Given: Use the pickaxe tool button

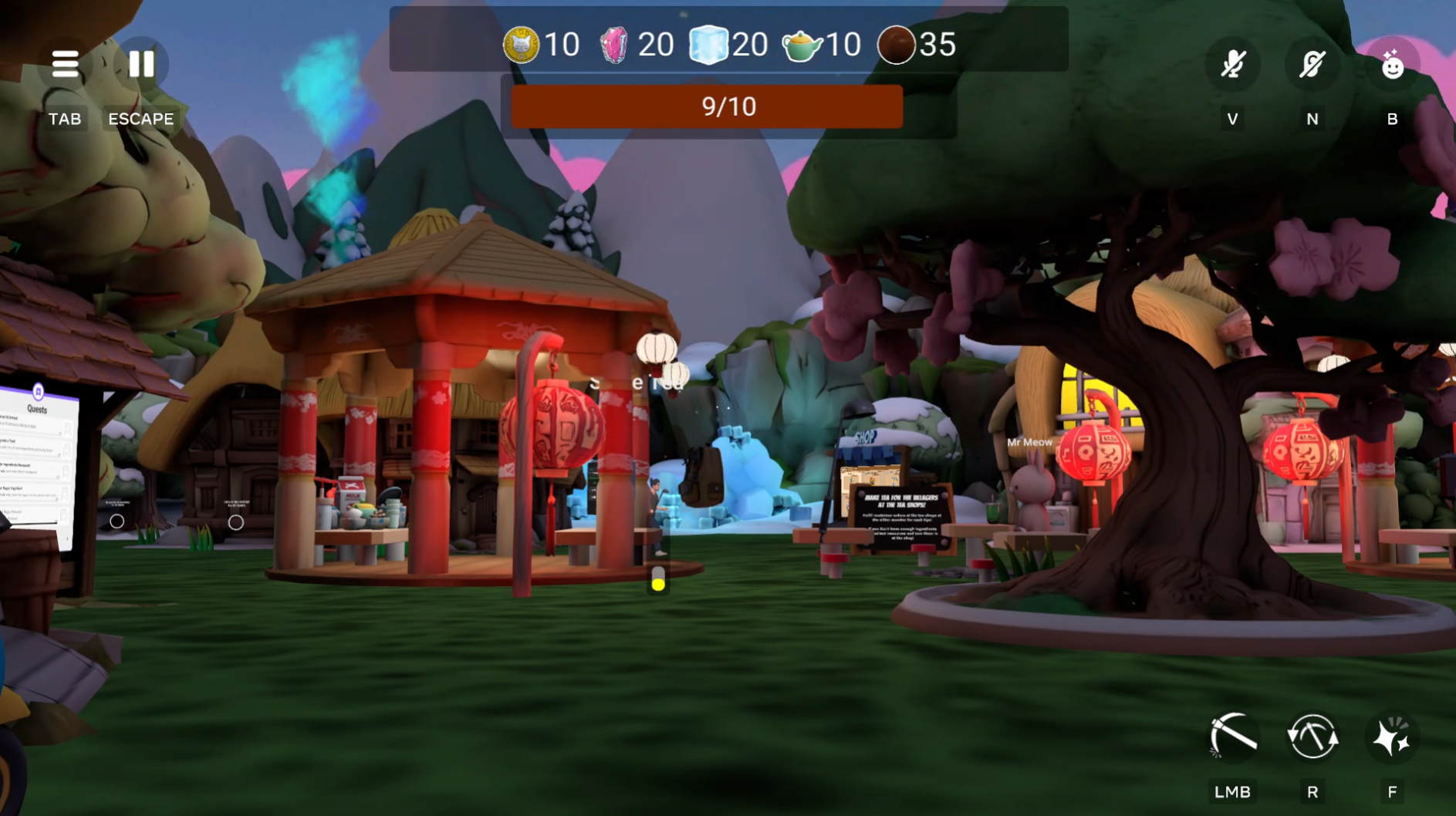Looking at the screenshot, I should point(1233,737).
